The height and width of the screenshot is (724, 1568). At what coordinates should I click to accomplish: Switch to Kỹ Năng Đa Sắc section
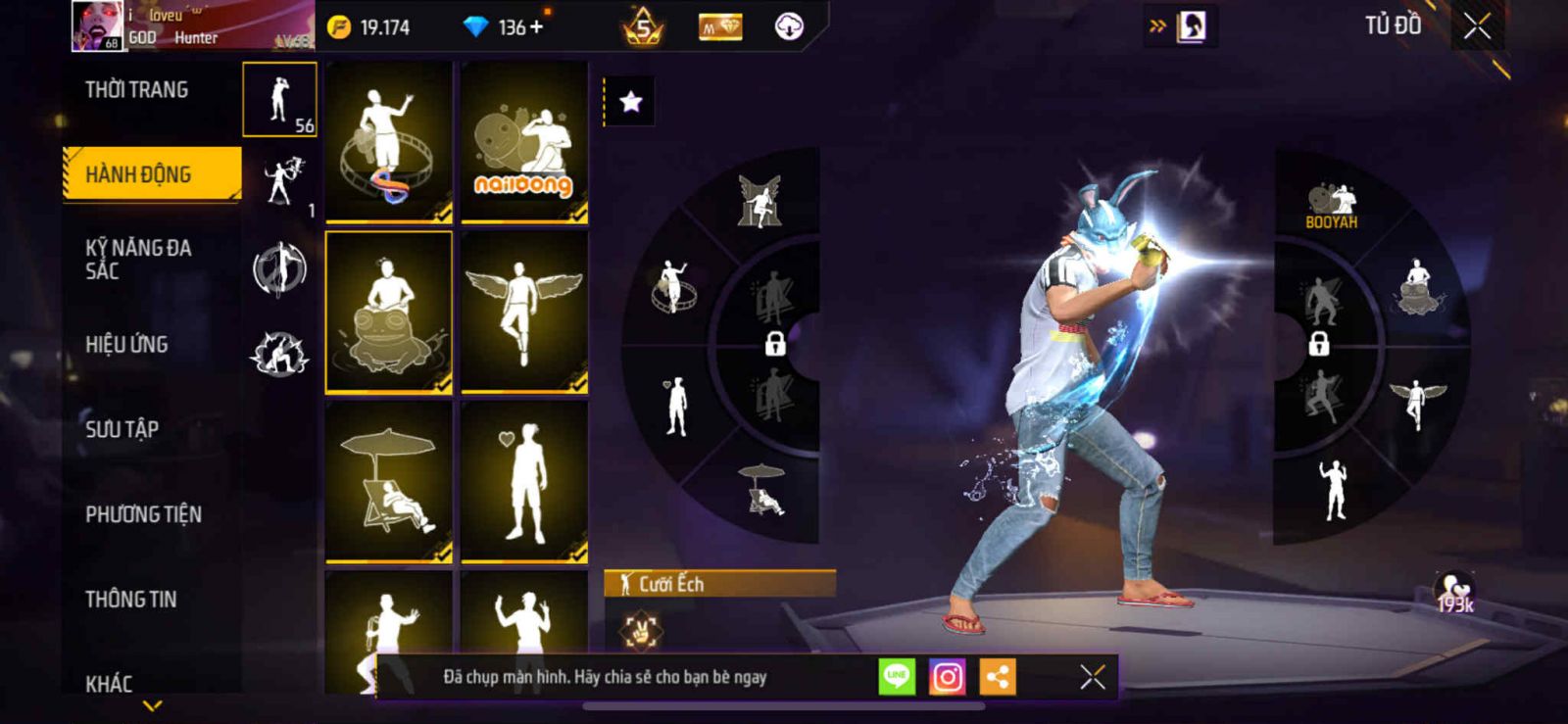pyautogui.click(x=138, y=259)
